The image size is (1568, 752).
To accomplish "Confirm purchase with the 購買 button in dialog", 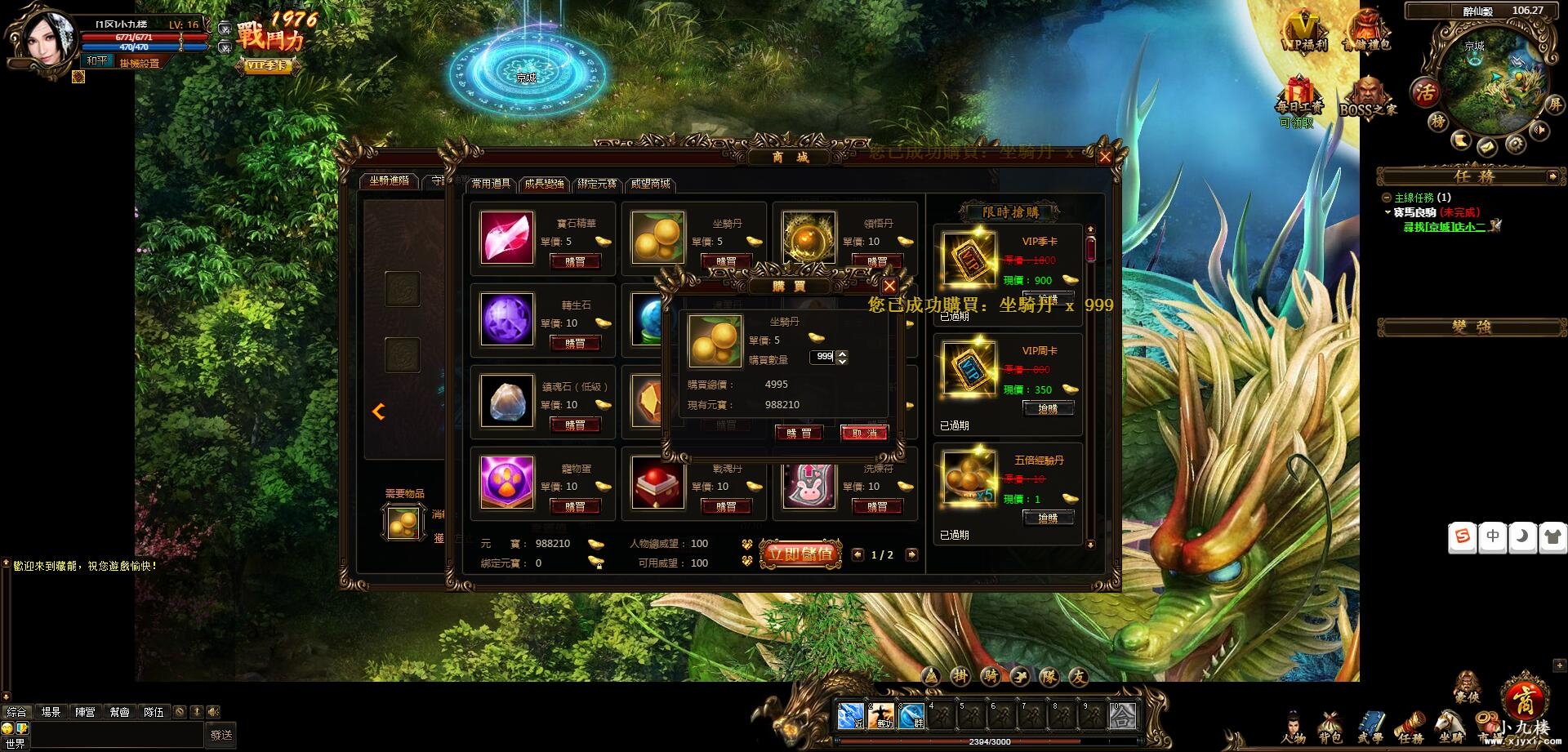I will pyautogui.click(x=799, y=433).
